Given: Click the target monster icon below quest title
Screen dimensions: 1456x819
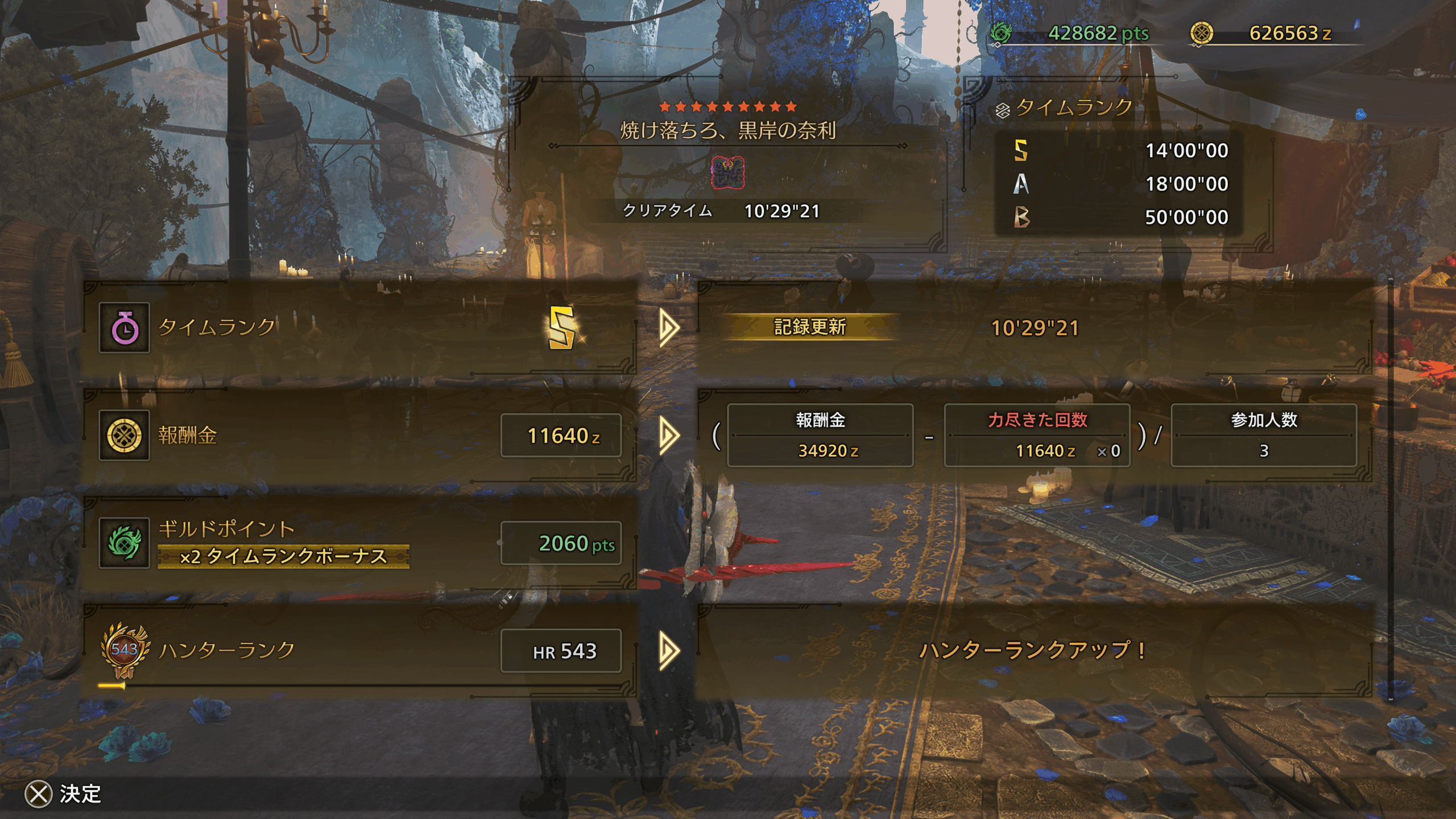Looking at the screenshot, I should click(x=727, y=173).
